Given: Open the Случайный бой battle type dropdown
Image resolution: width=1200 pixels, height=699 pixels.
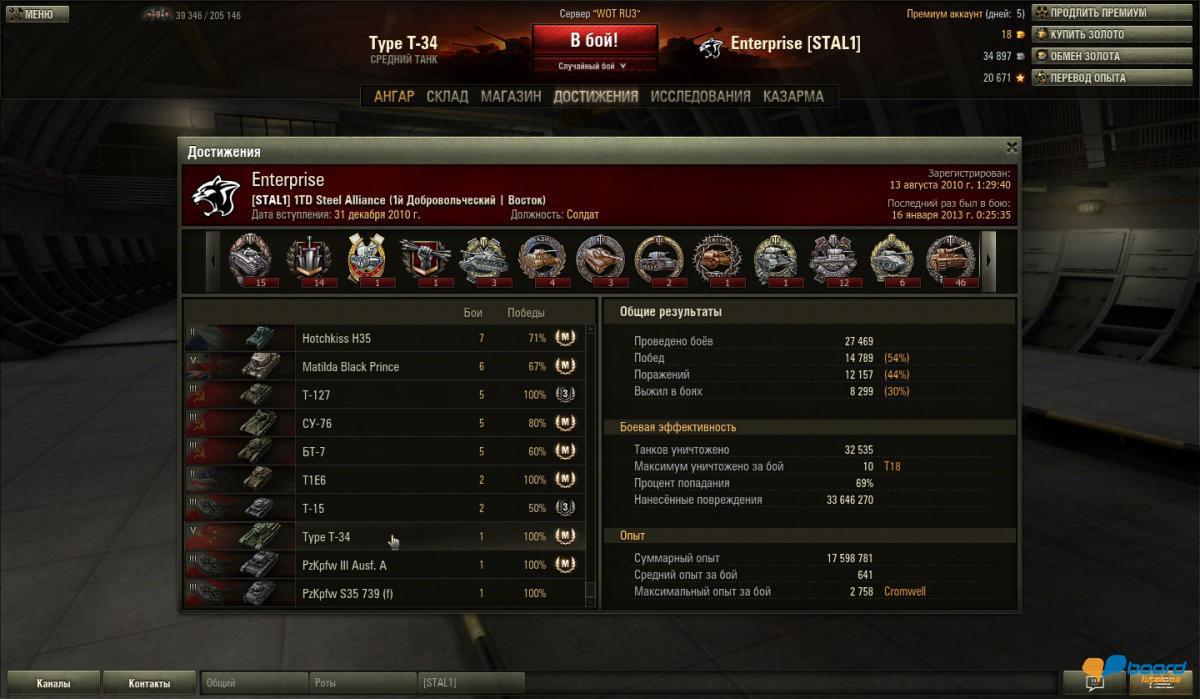Looking at the screenshot, I should [x=594, y=66].
